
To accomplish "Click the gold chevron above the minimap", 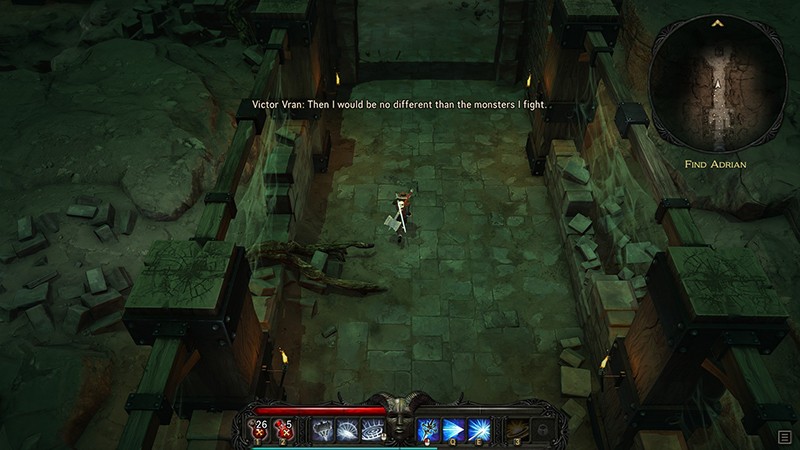I will (716, 22).
